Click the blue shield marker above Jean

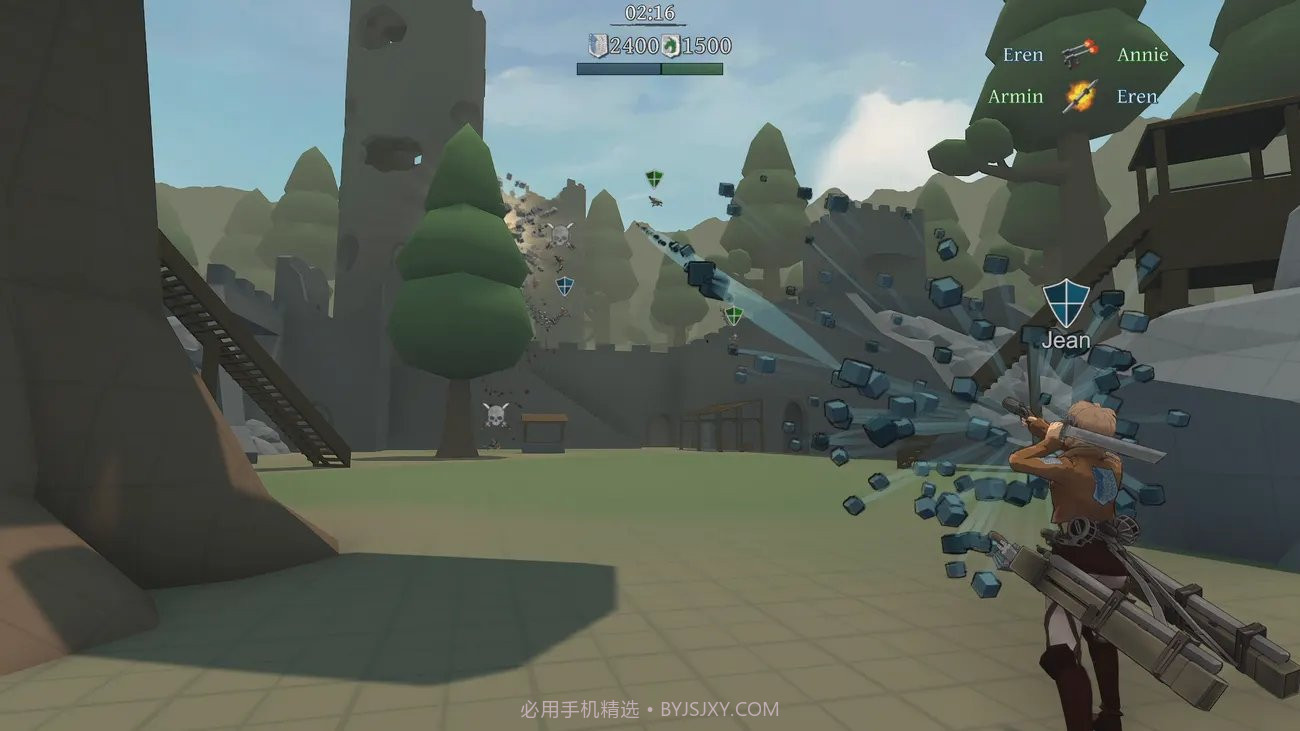point(1068,303)
